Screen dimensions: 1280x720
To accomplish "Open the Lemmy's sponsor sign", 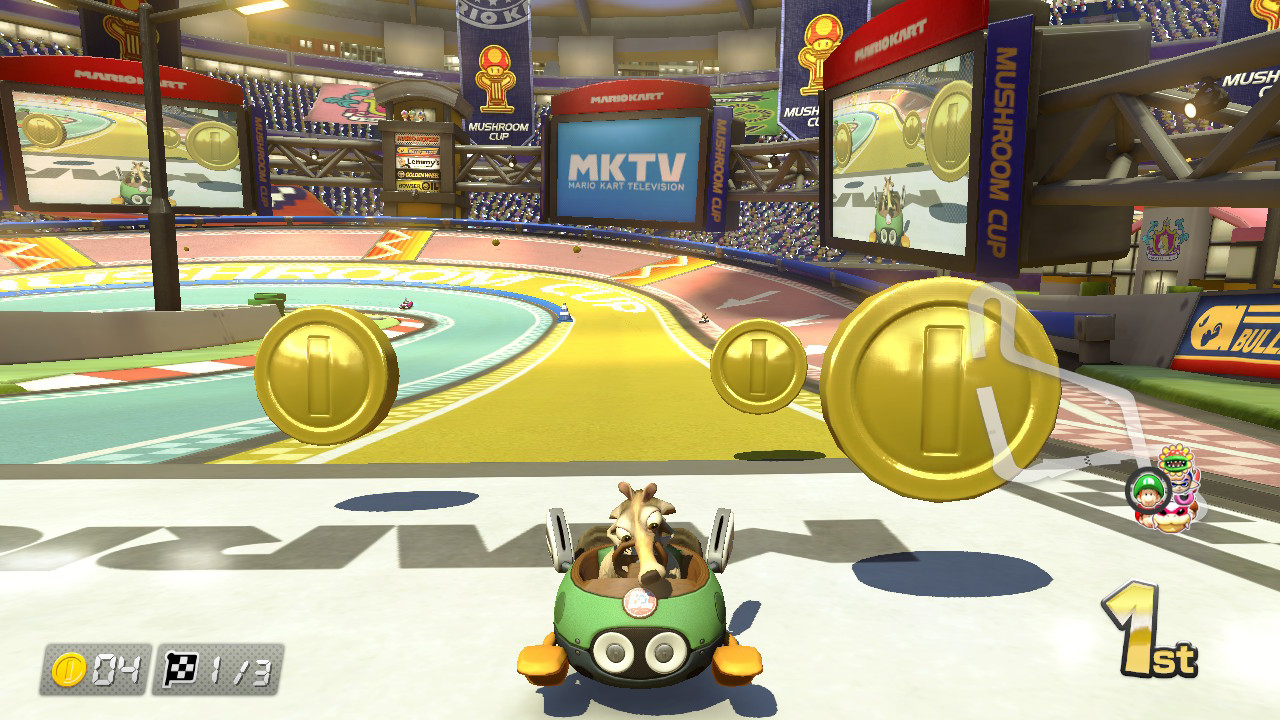I will point(418,163).
